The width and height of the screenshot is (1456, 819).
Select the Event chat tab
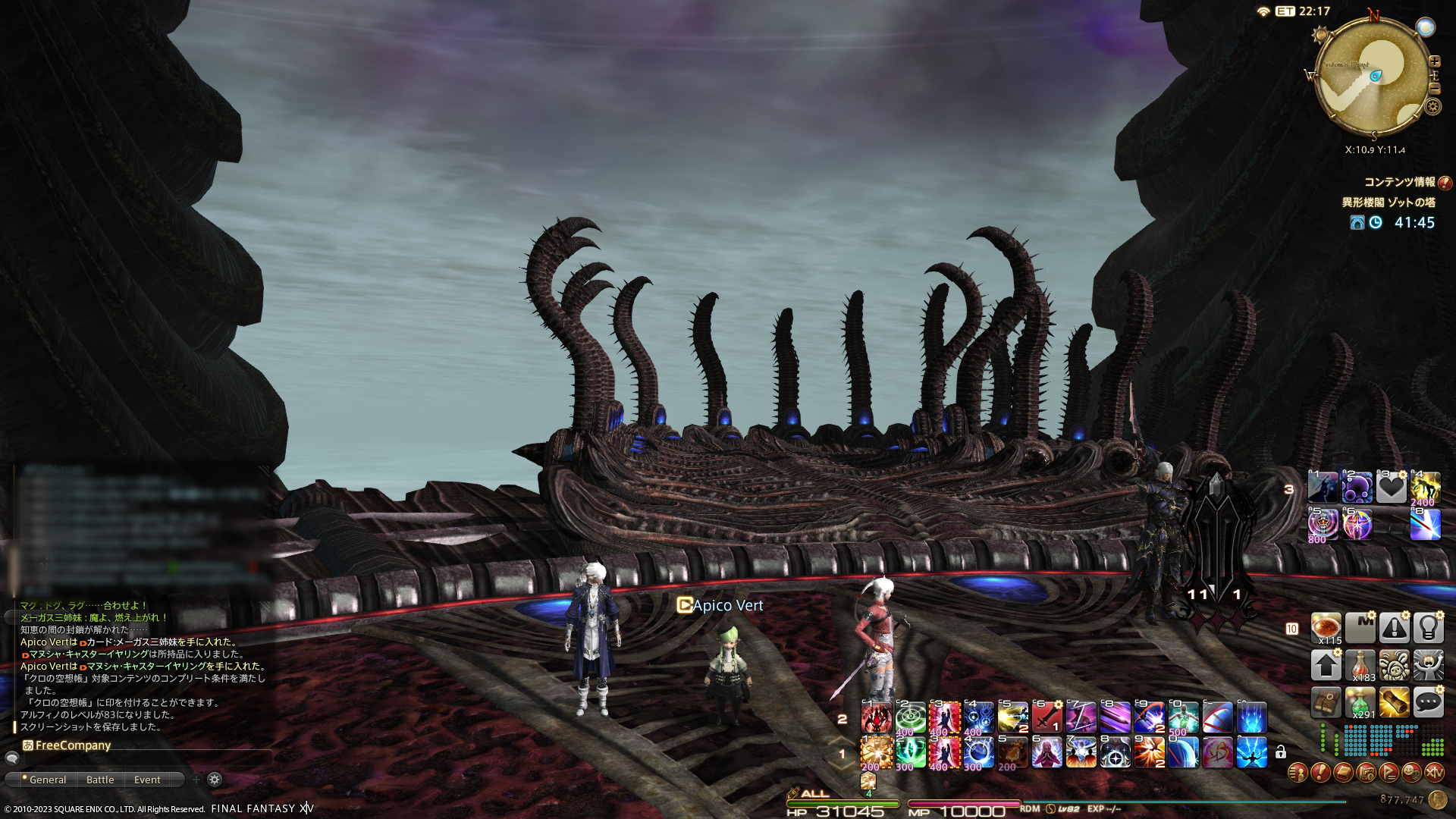pos(147,780)
